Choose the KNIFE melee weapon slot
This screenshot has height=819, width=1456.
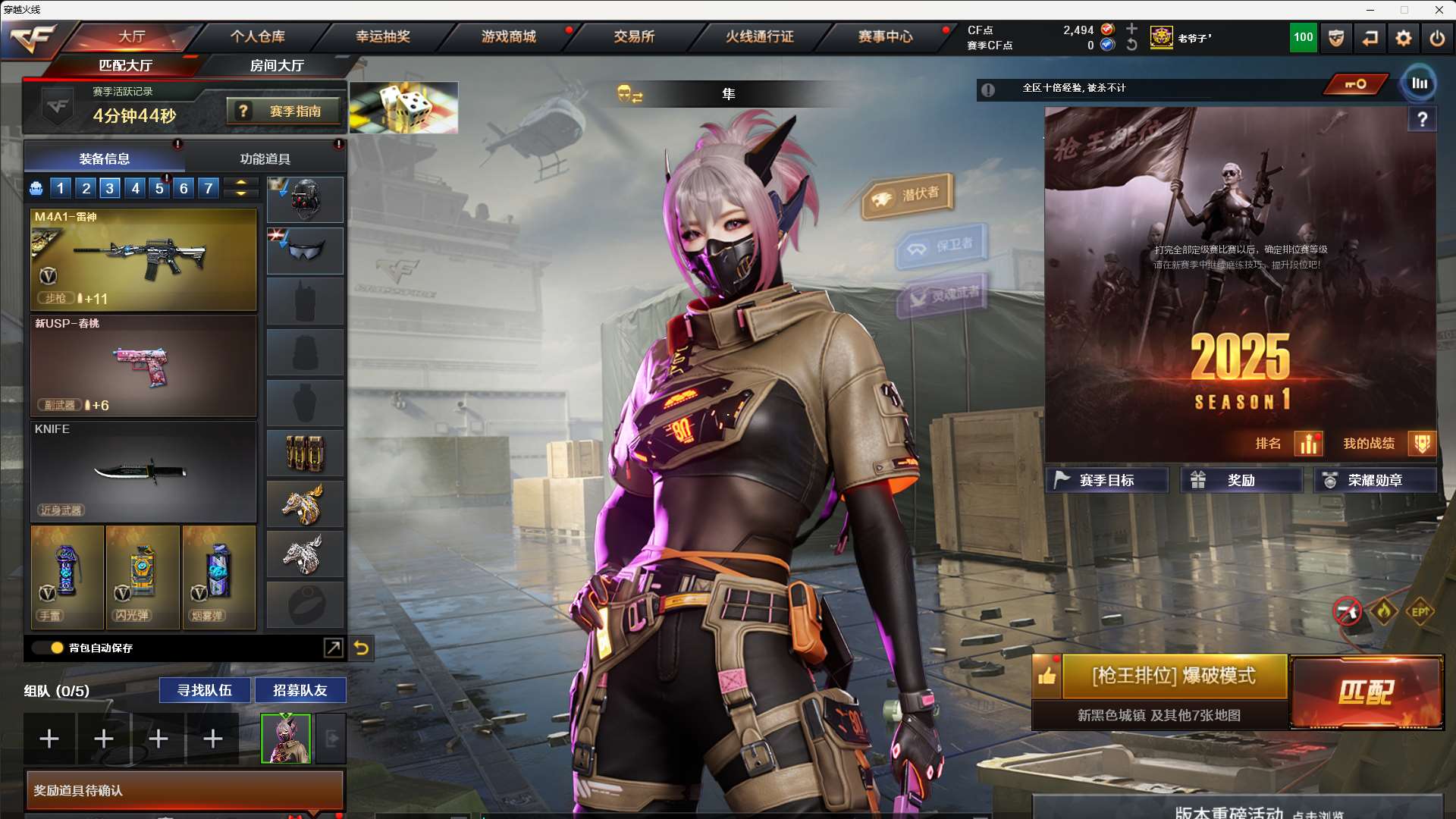(143, 472)
